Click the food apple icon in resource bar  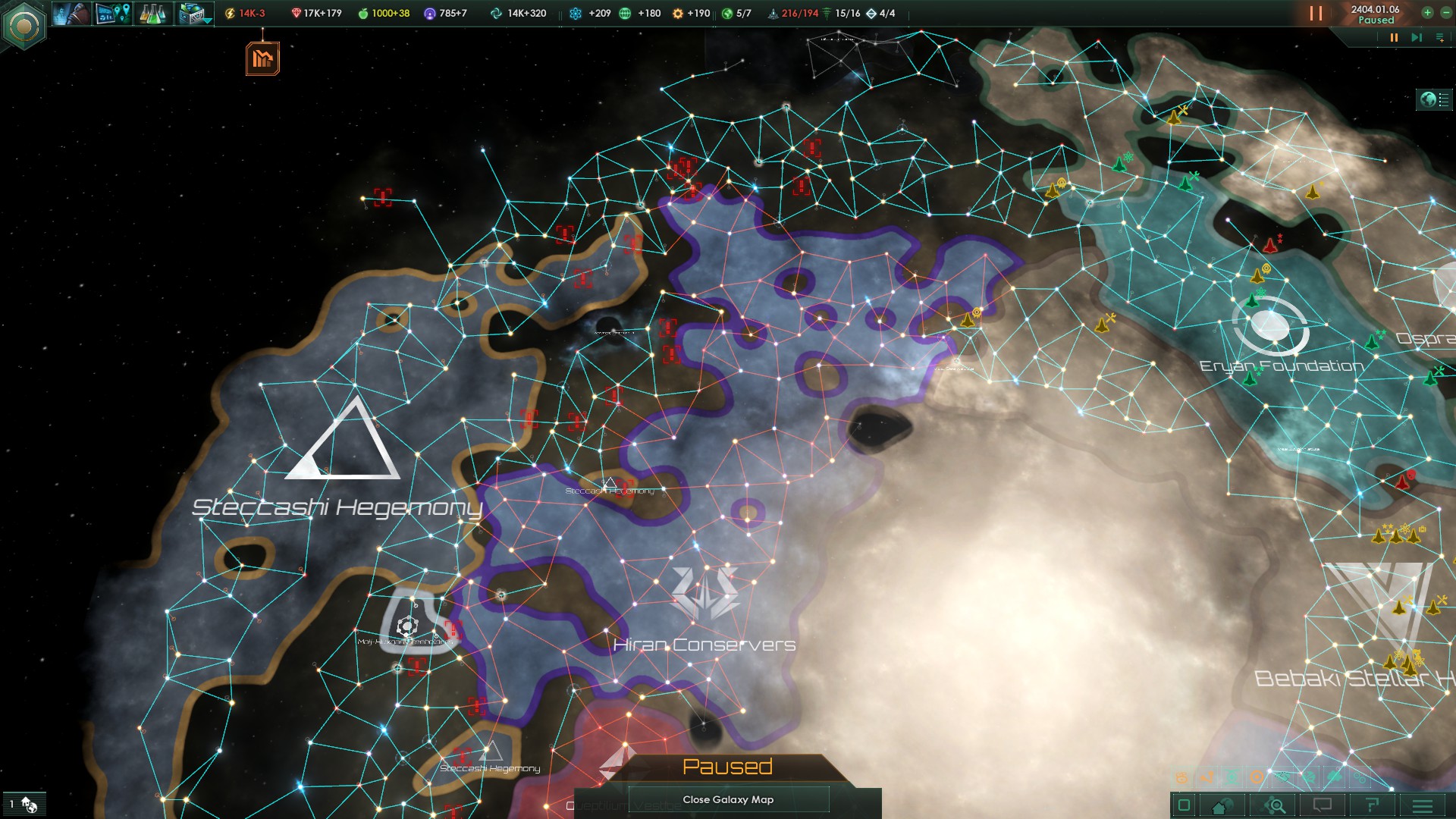point(362,13)
